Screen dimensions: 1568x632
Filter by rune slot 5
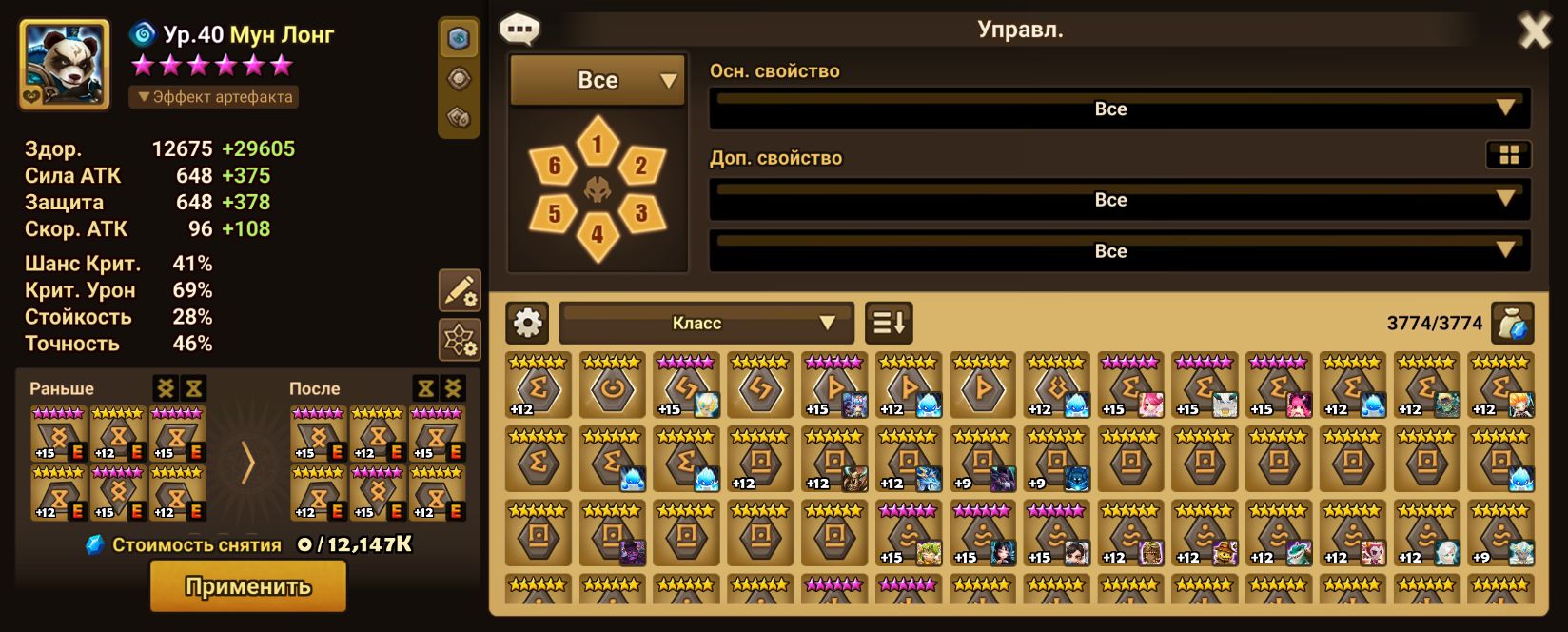coord(555,213)
